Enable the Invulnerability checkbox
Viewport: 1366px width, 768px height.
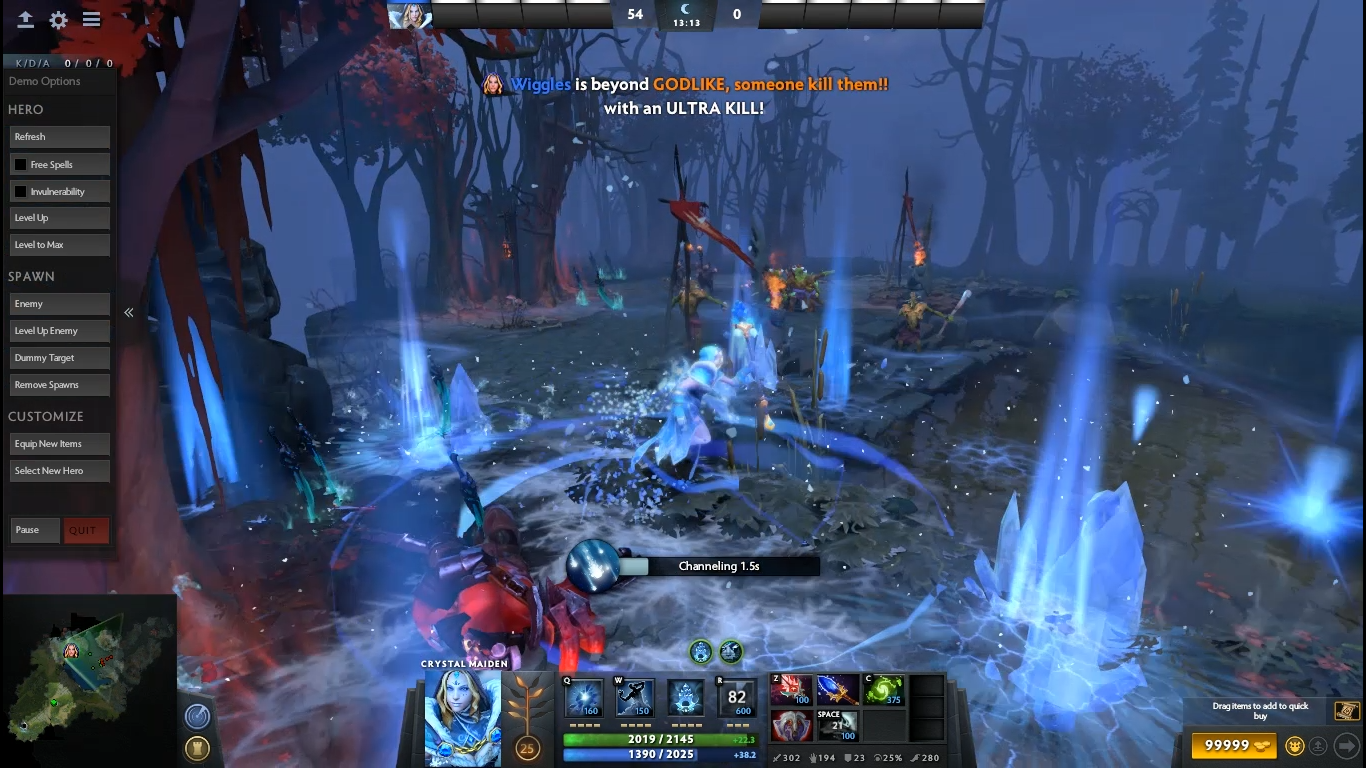20,191
